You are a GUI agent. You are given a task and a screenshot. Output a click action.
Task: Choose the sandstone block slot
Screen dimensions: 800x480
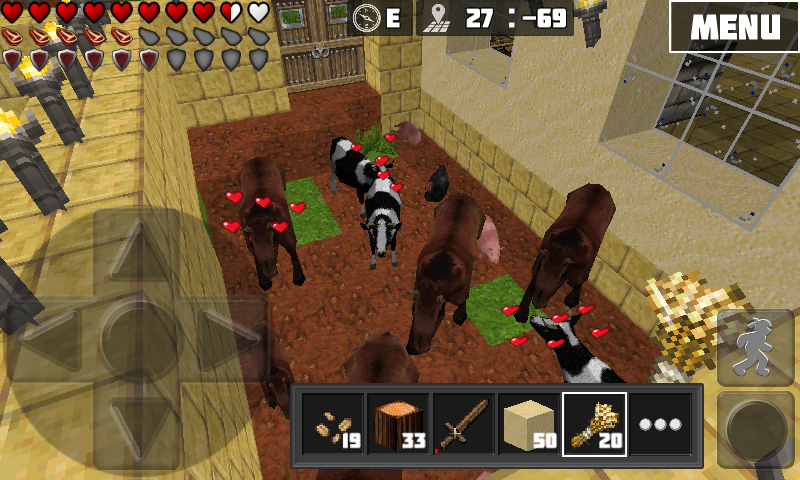(529, 424)
